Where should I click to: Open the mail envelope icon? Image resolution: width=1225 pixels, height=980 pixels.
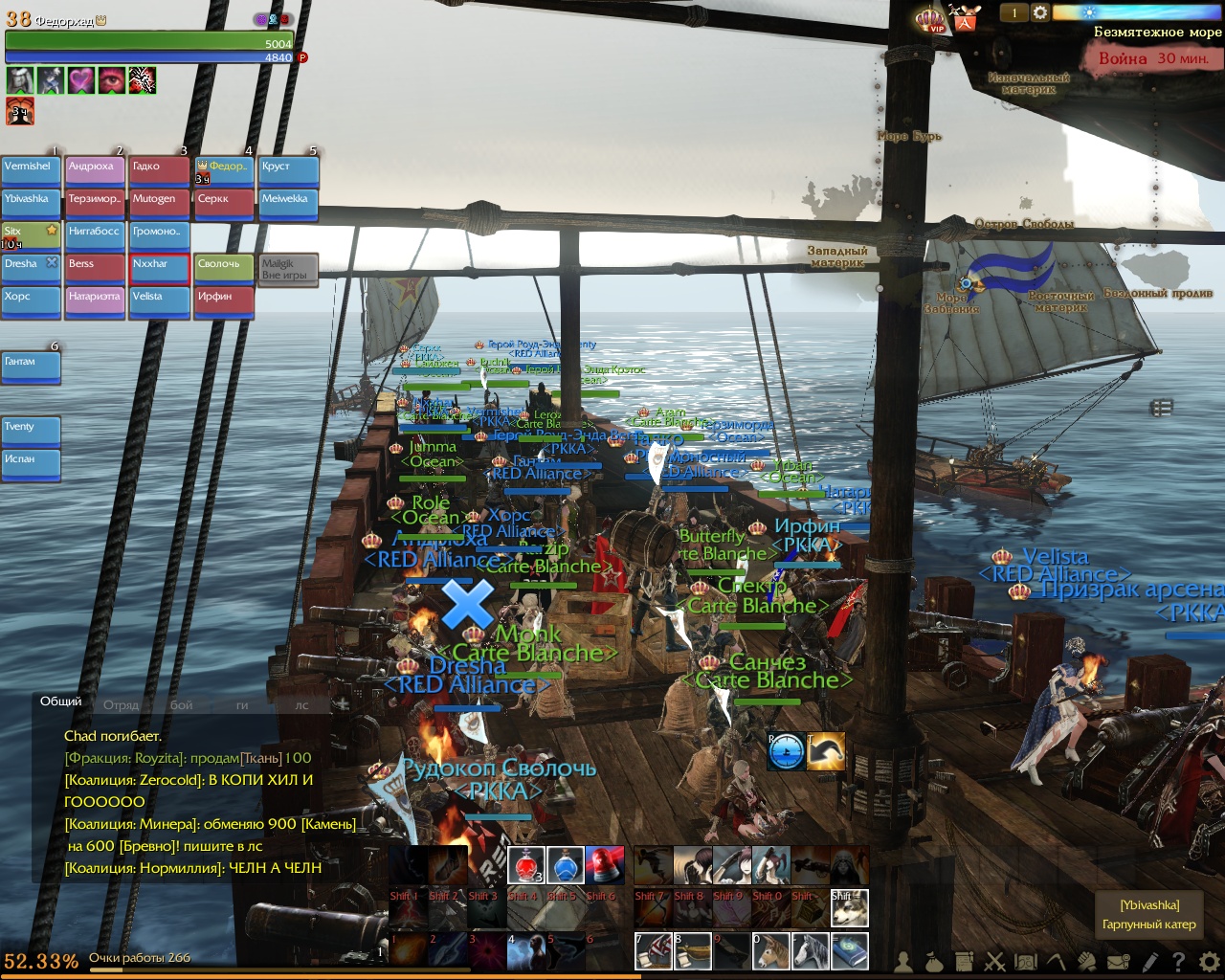[1118, 962]
